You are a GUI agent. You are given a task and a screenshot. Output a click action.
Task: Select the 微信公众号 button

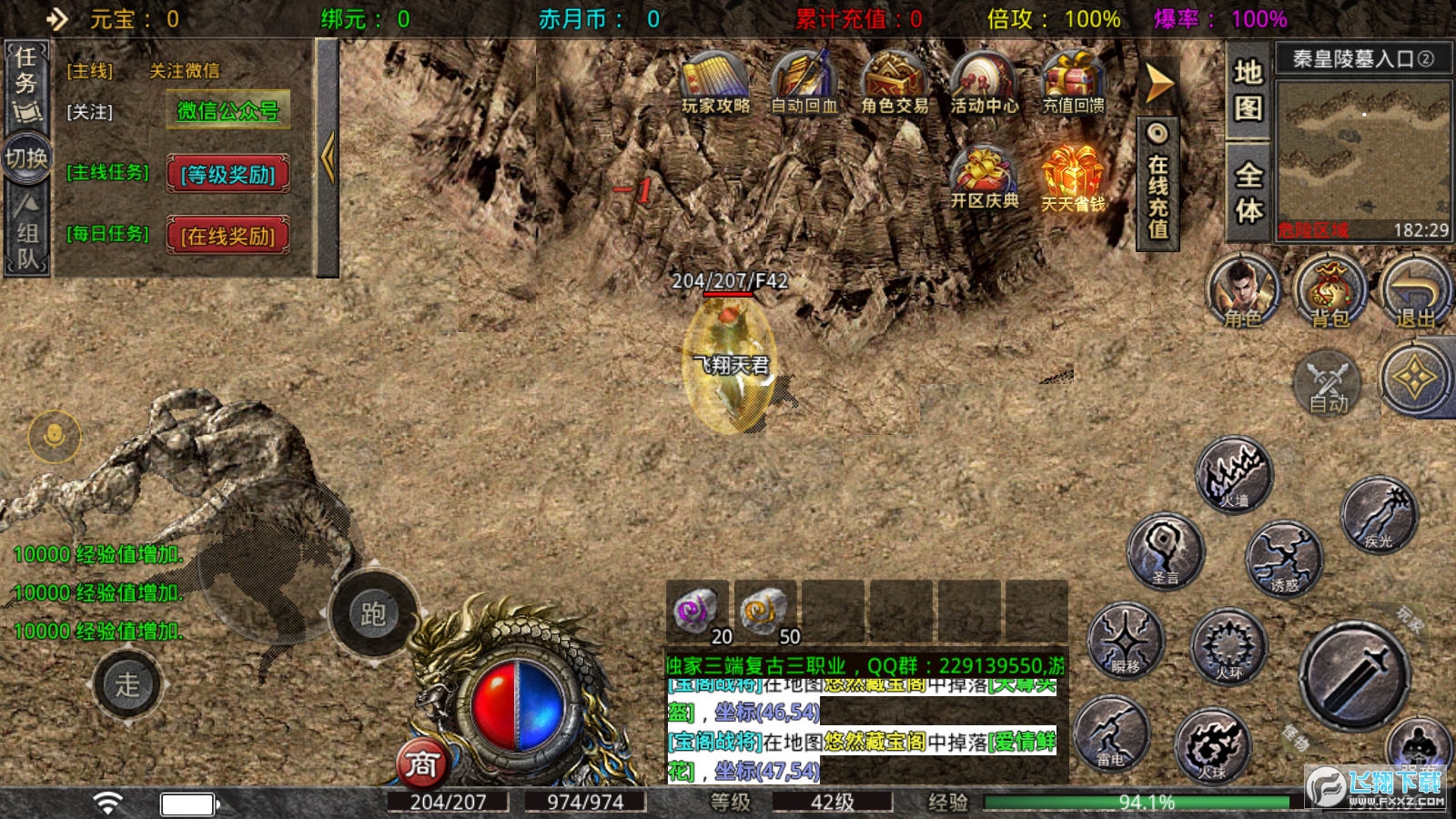coord(227,111)
